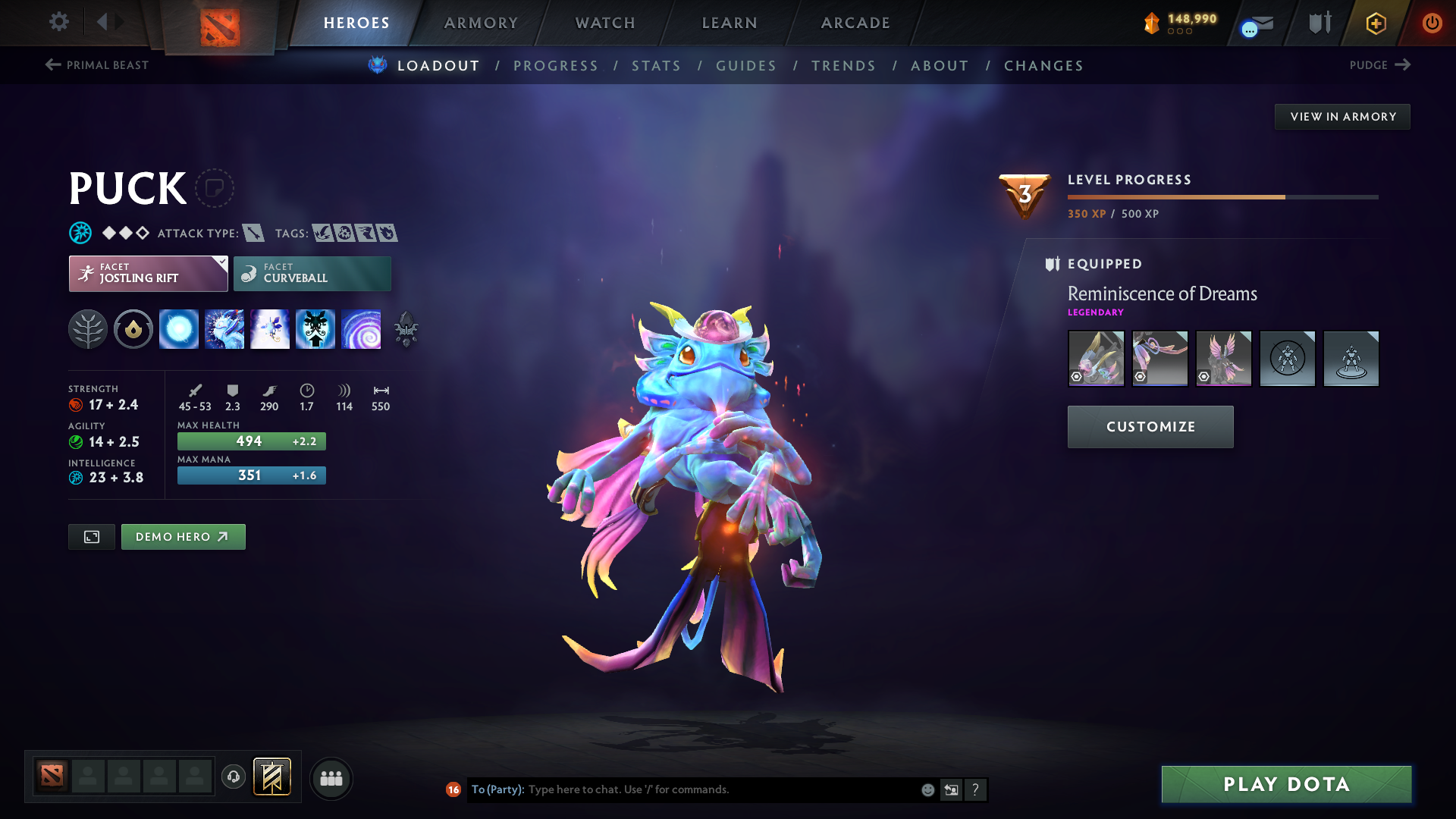Switch to the STATS tab
Screen dimensions: 1456x819
tap(657, 66)
